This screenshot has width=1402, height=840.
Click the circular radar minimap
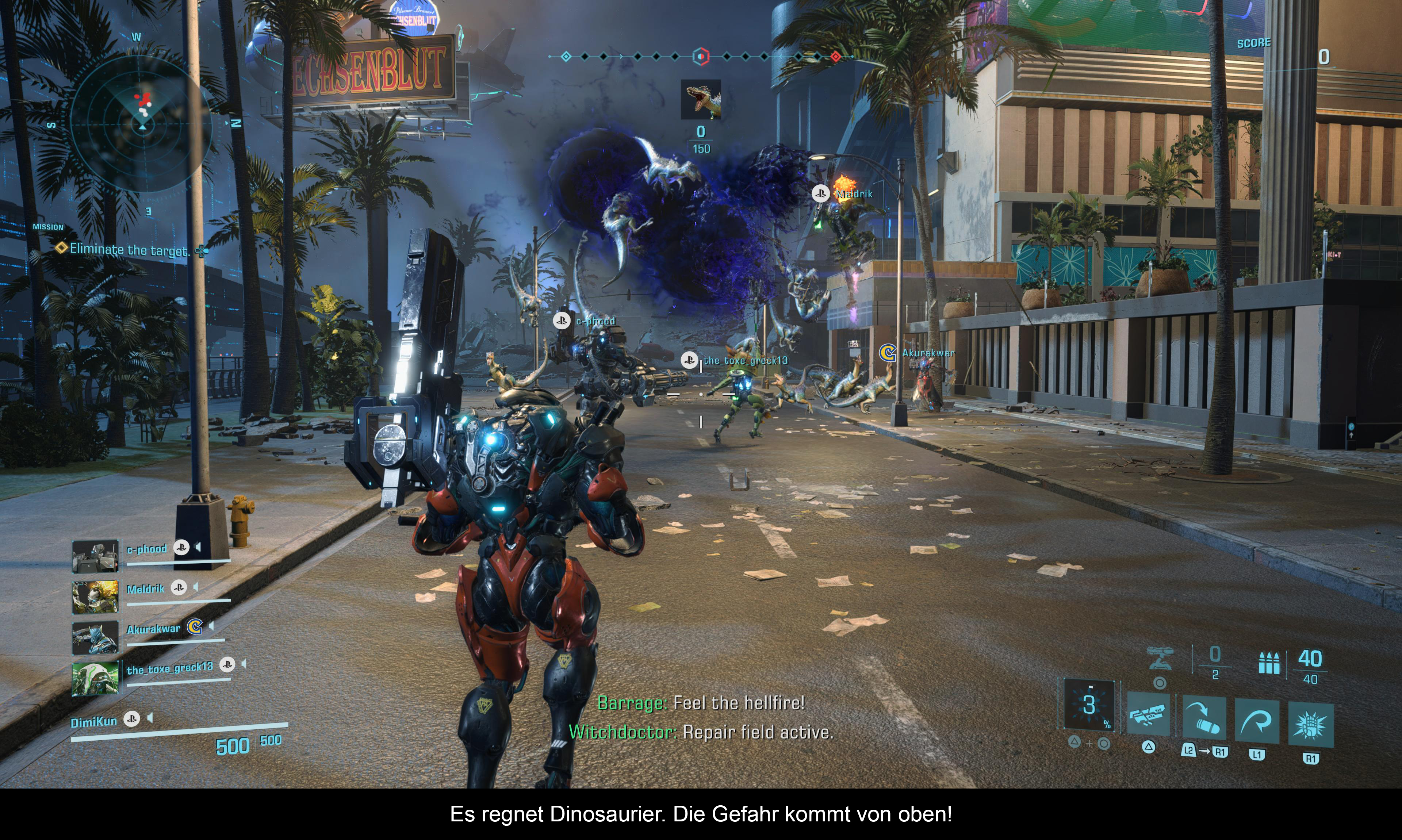tap(142, 123)
